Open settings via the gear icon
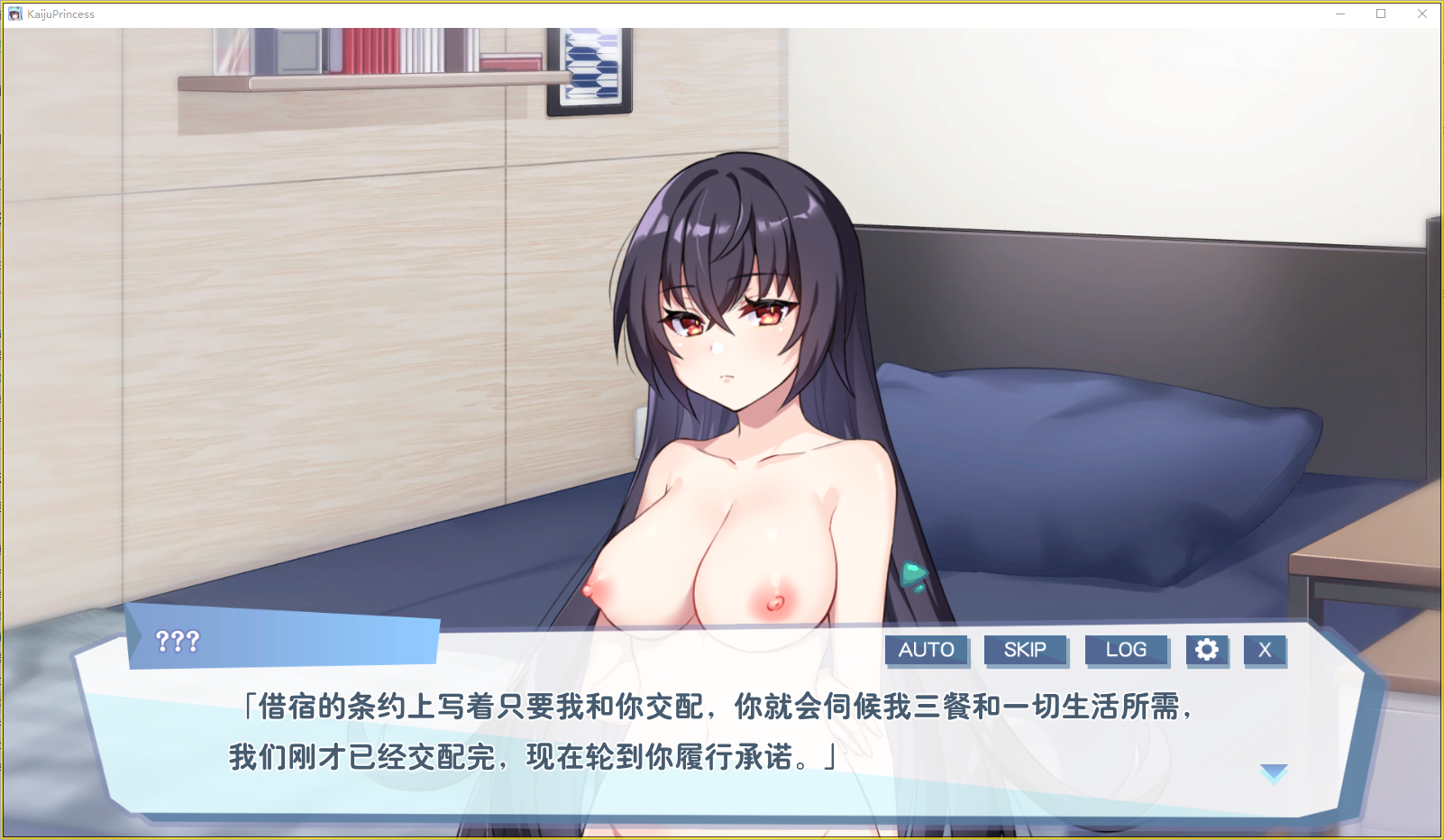1444x840 pixels. tap(1207, 650)
